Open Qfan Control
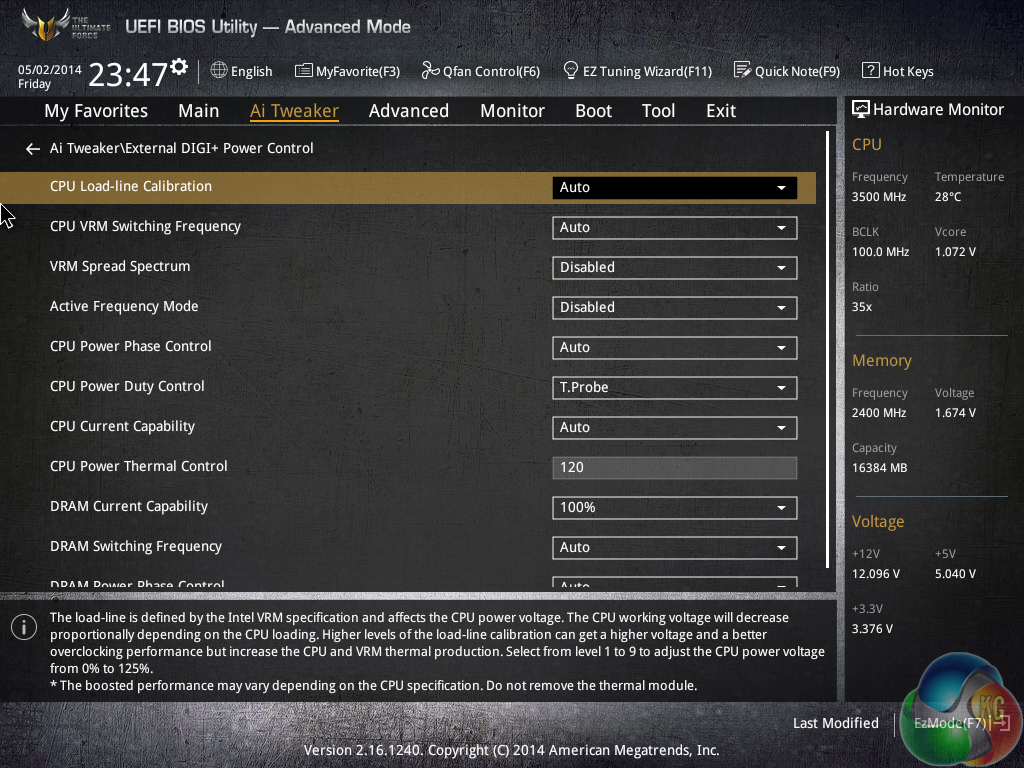The height and width of the screenshot is (768, 1024). pyautogui.click(x=481, y=71)
